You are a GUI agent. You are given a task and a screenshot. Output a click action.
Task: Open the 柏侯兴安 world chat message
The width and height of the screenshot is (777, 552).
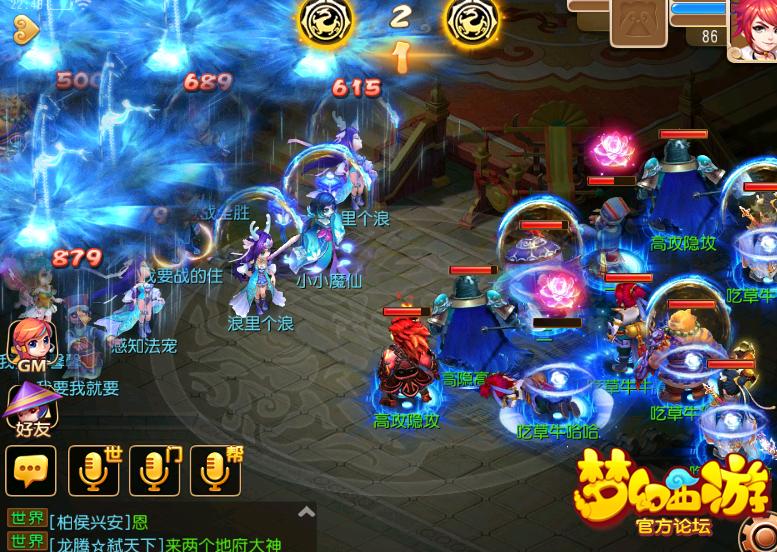click(x=98, y=521)
